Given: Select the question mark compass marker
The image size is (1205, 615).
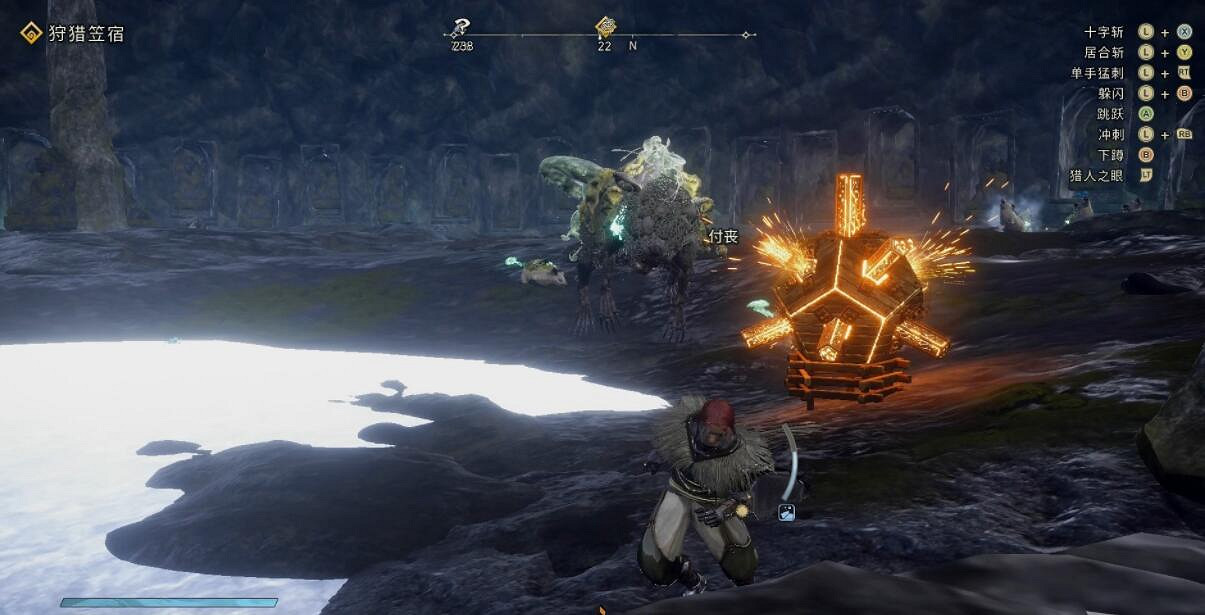Looking at the screenshot, I should (x=460, y=28).
